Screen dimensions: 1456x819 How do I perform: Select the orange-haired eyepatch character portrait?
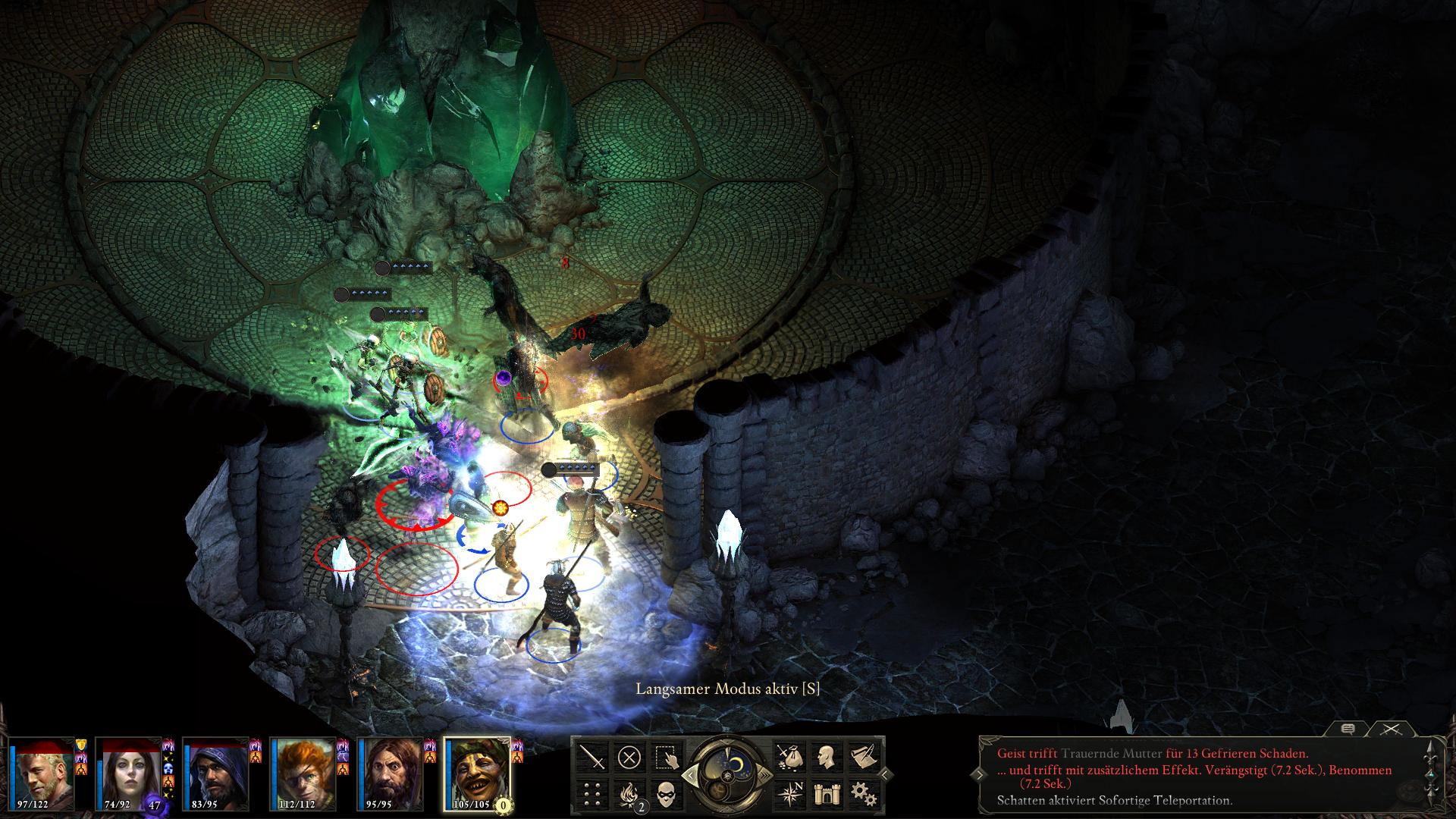pyautogui.click(x=303, y=772)
